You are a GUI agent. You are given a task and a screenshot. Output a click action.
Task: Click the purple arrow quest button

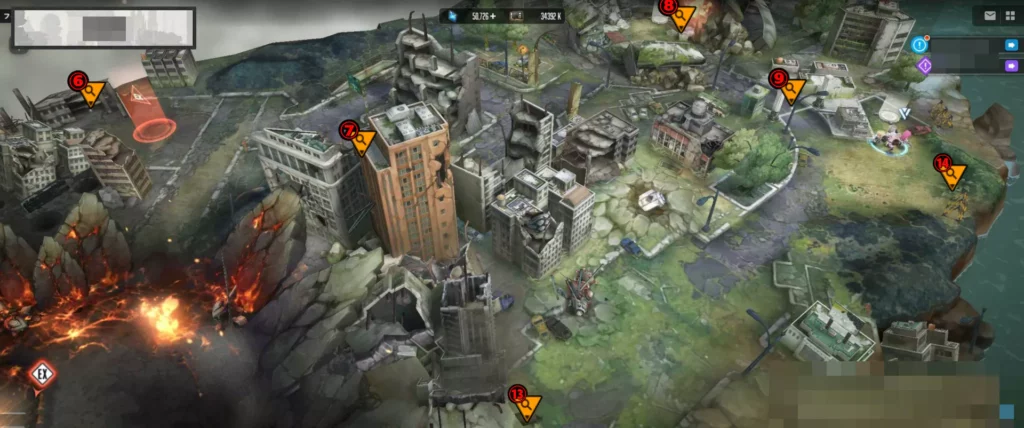click(x=1009, y=65)
